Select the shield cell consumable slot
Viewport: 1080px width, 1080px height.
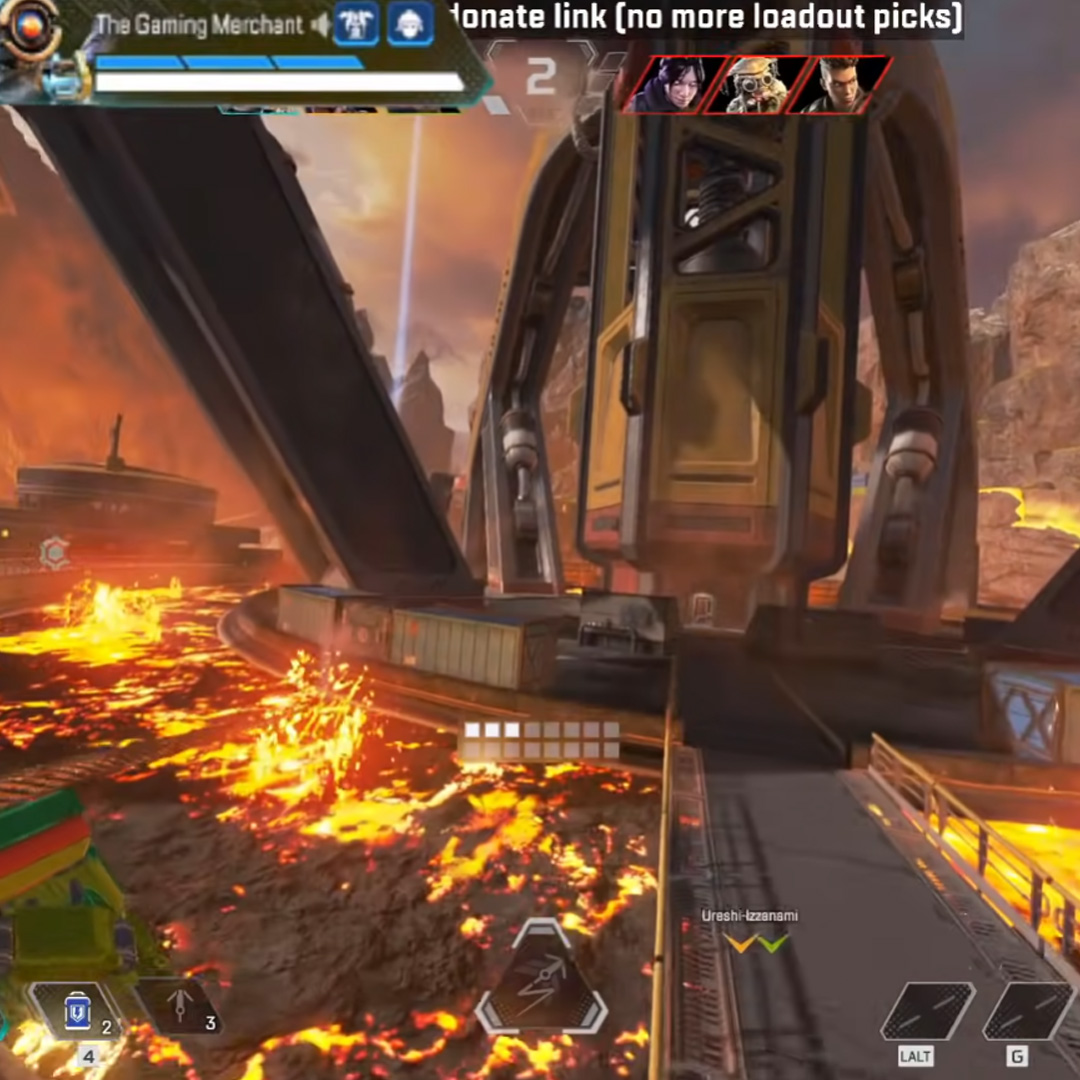coord(77,1010)
